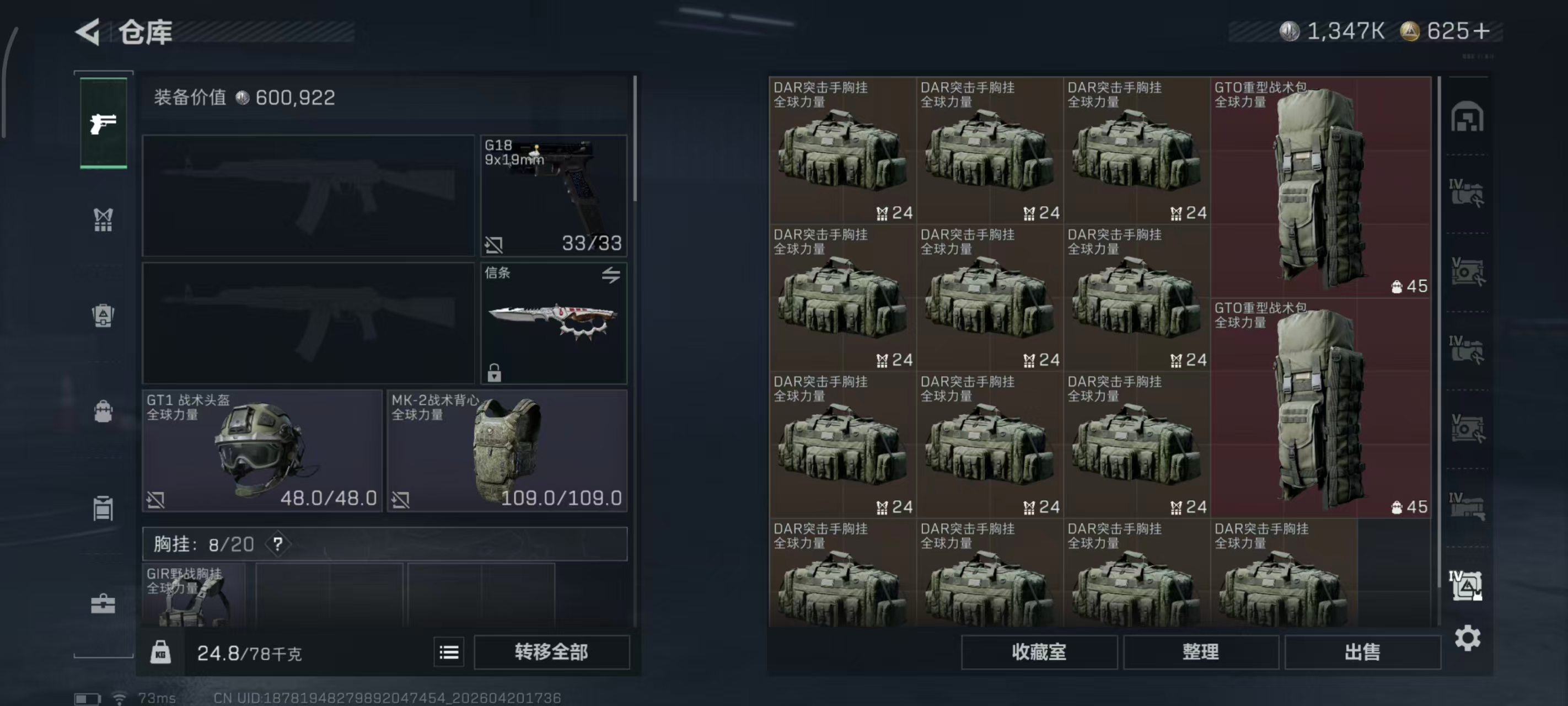Open the gear settings icon
Screen dimensions: 1568x706
pos(1467,638)
